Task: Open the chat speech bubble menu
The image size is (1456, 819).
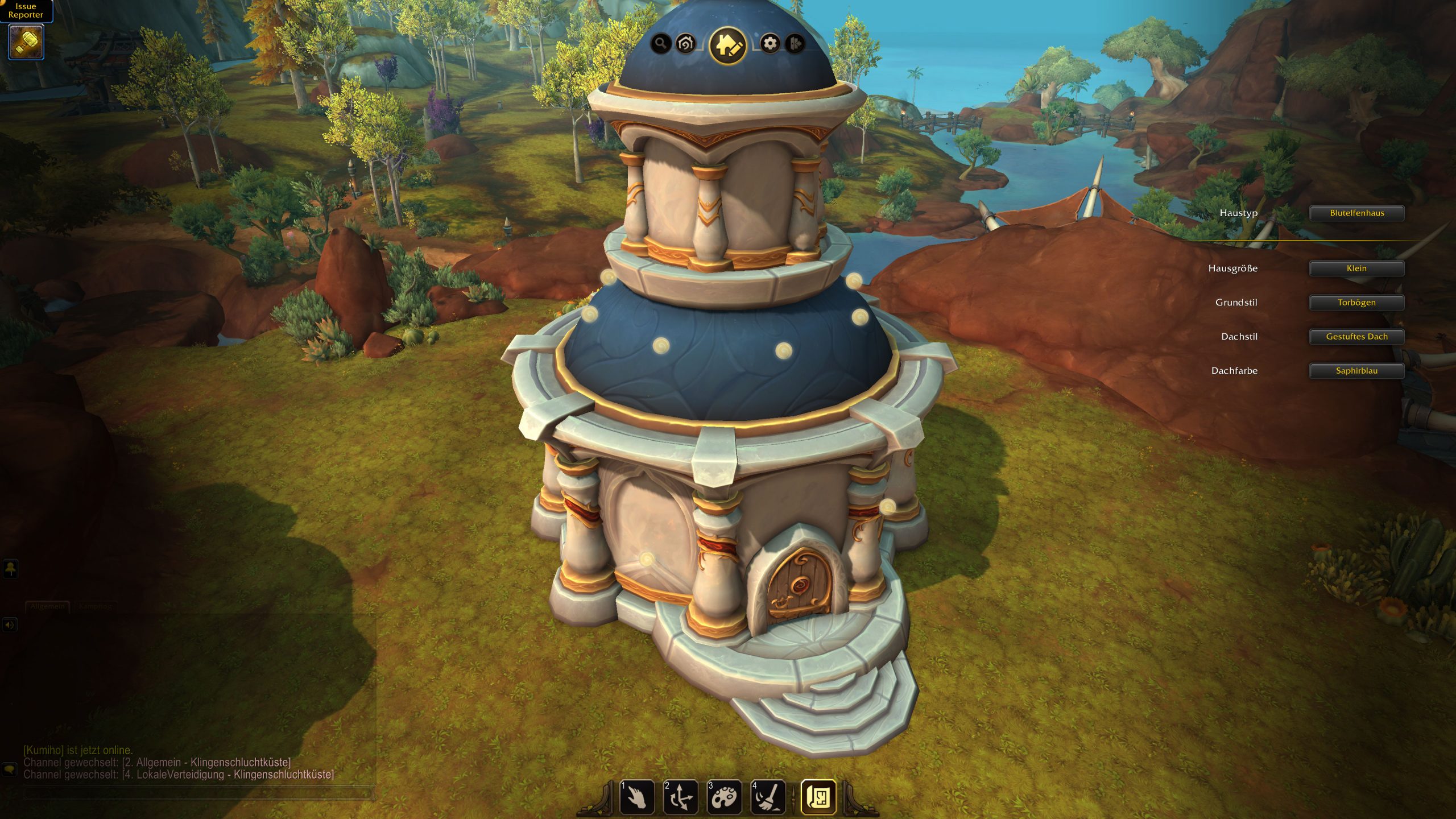Action: pos(10,770)
